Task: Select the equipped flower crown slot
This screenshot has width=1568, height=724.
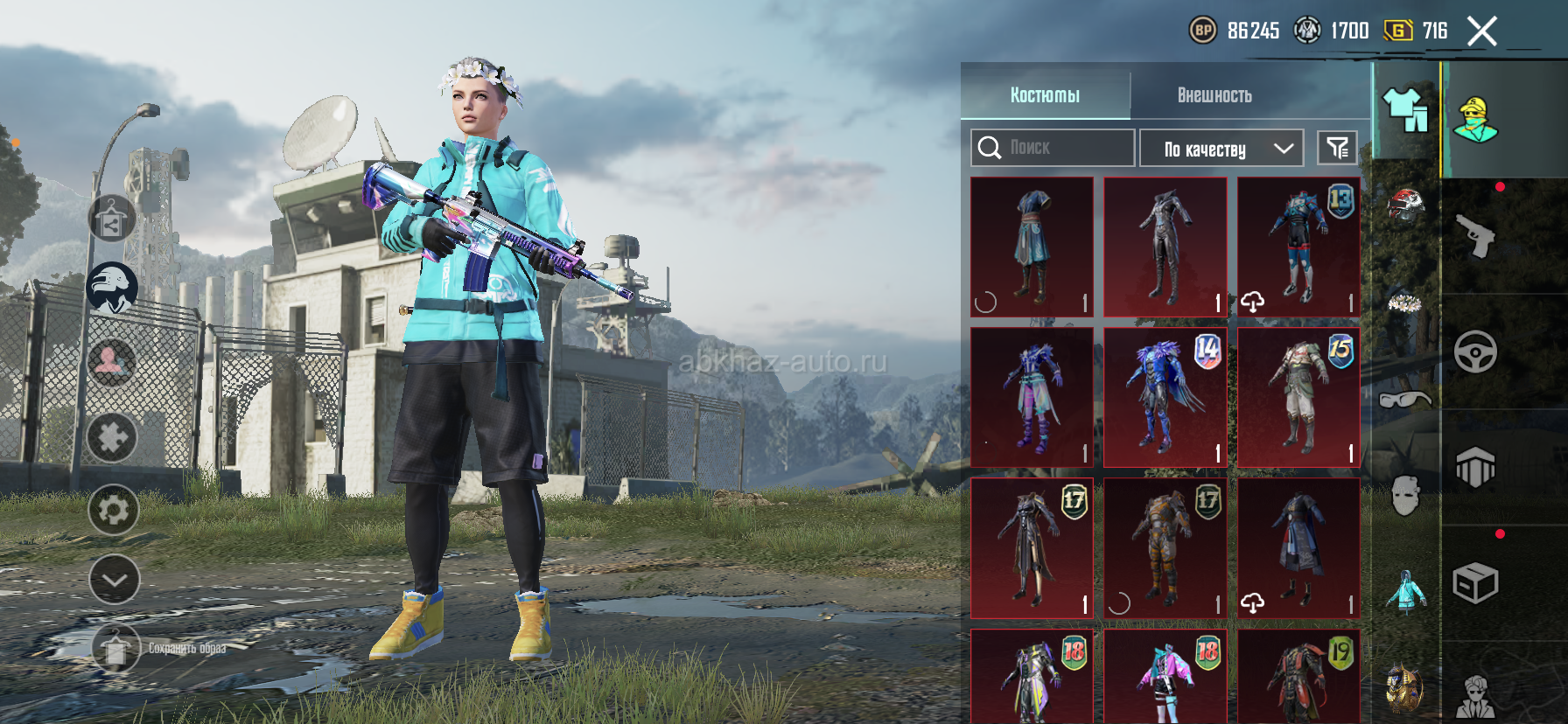Action: (1405, 303)
